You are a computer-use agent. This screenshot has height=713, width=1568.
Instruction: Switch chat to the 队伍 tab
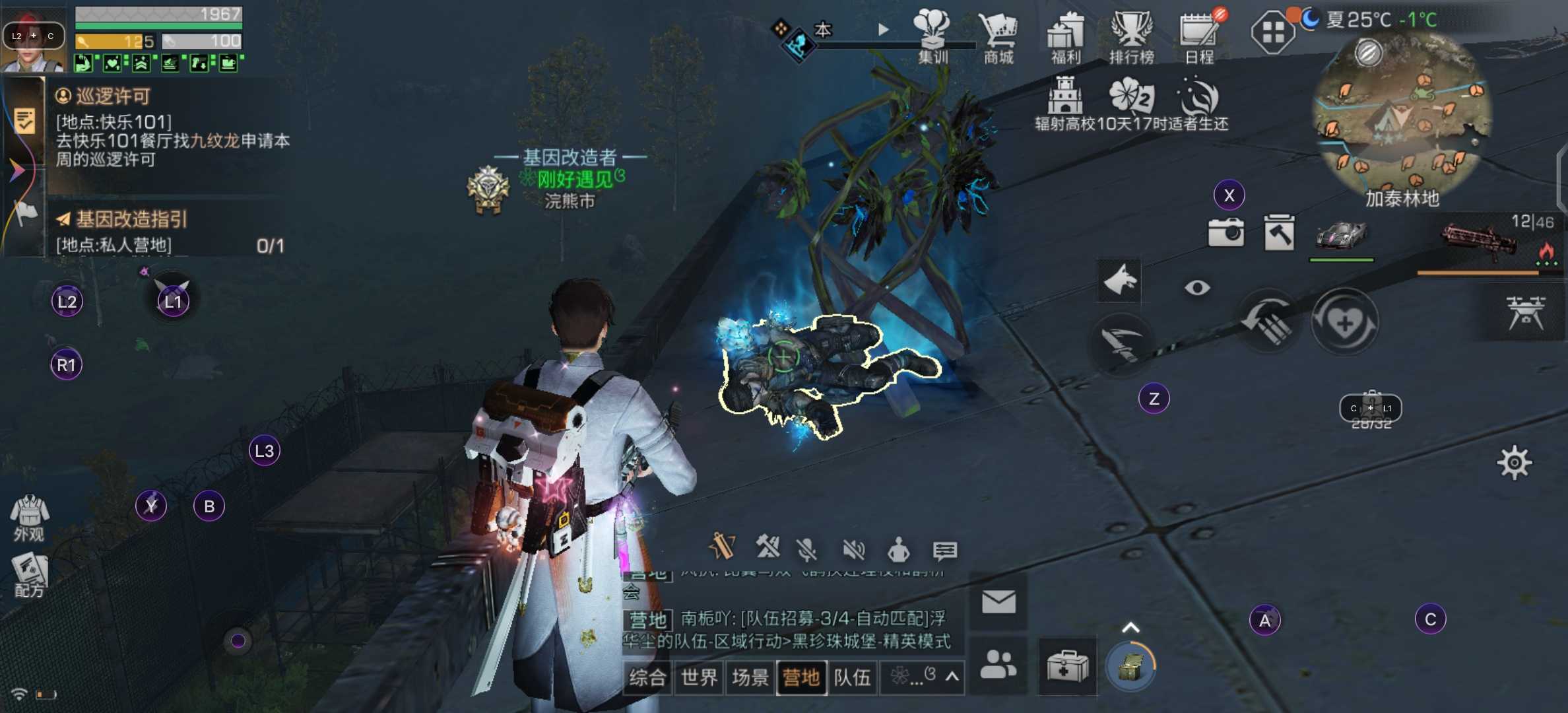[852, 677]
